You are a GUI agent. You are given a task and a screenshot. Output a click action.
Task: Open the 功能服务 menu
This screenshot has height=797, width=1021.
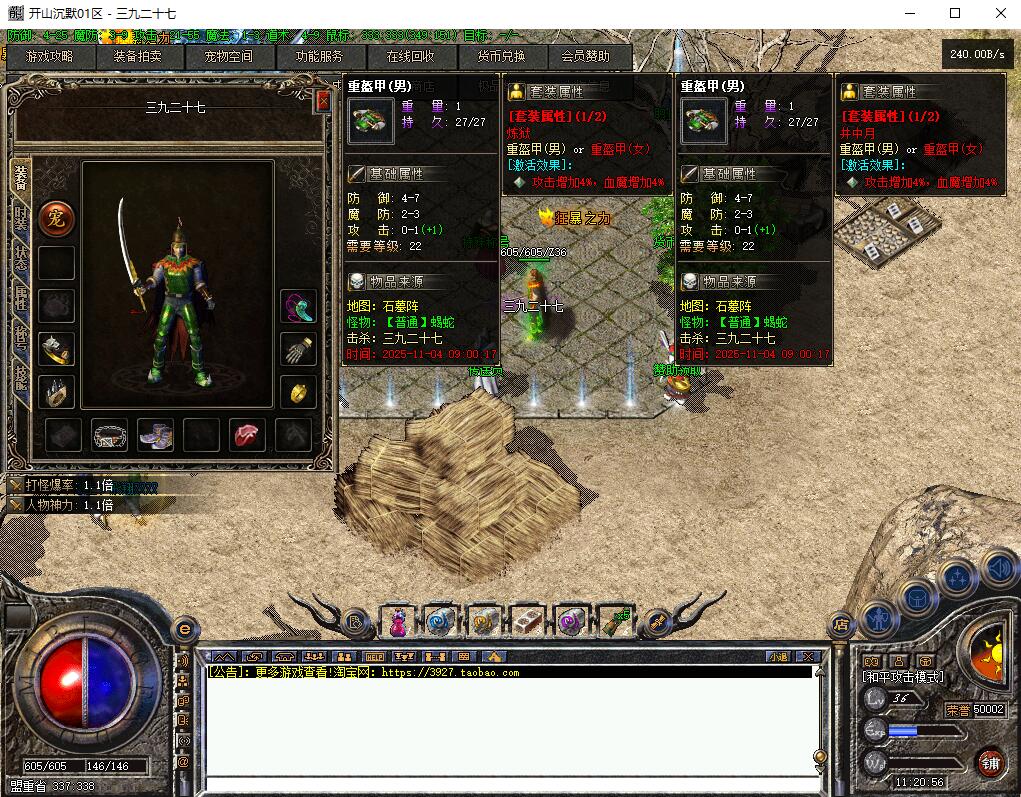[319, 57]
